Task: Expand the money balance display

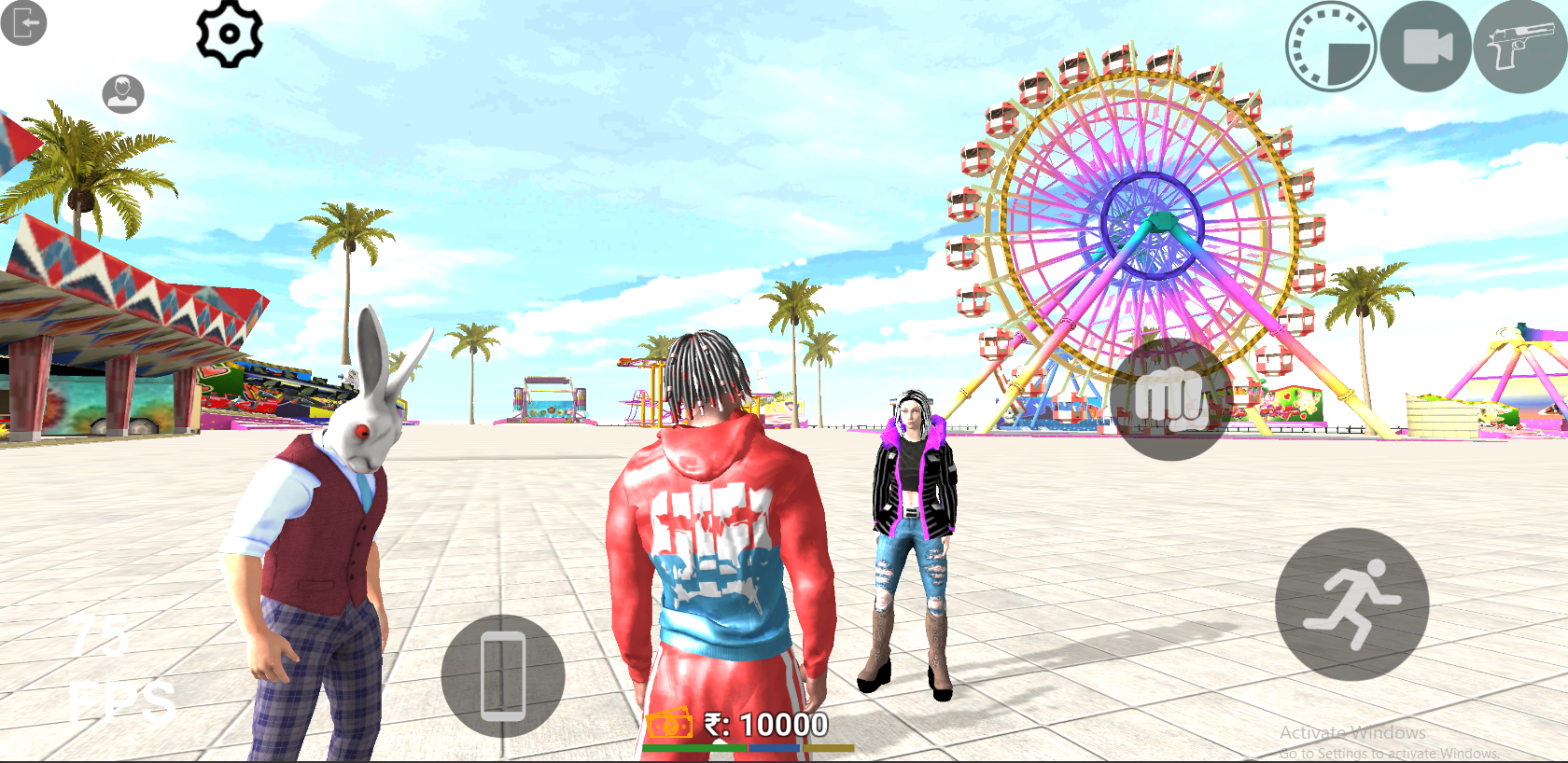Action: click(x=765, y=723)
